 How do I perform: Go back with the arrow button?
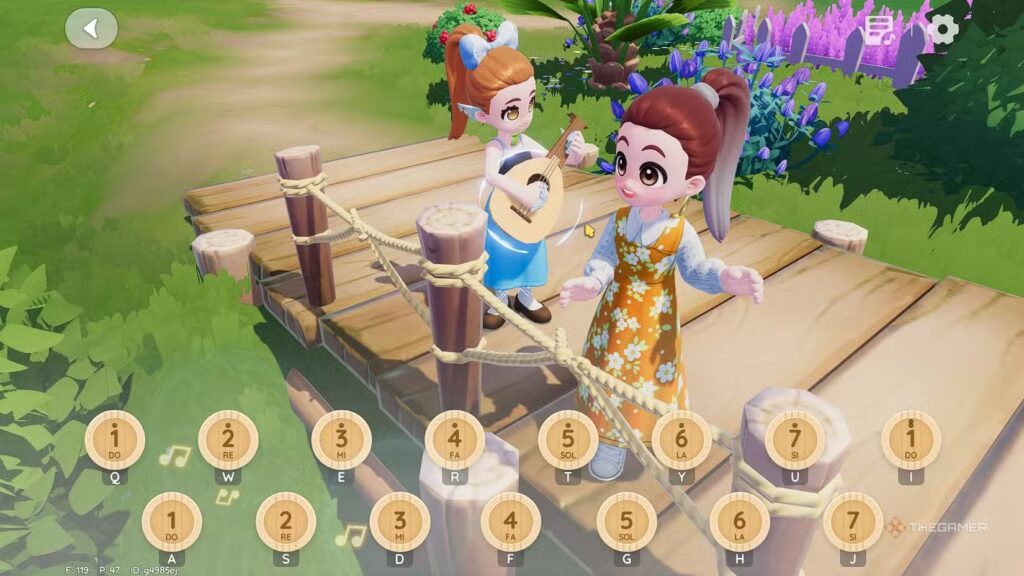pos(91,28)
